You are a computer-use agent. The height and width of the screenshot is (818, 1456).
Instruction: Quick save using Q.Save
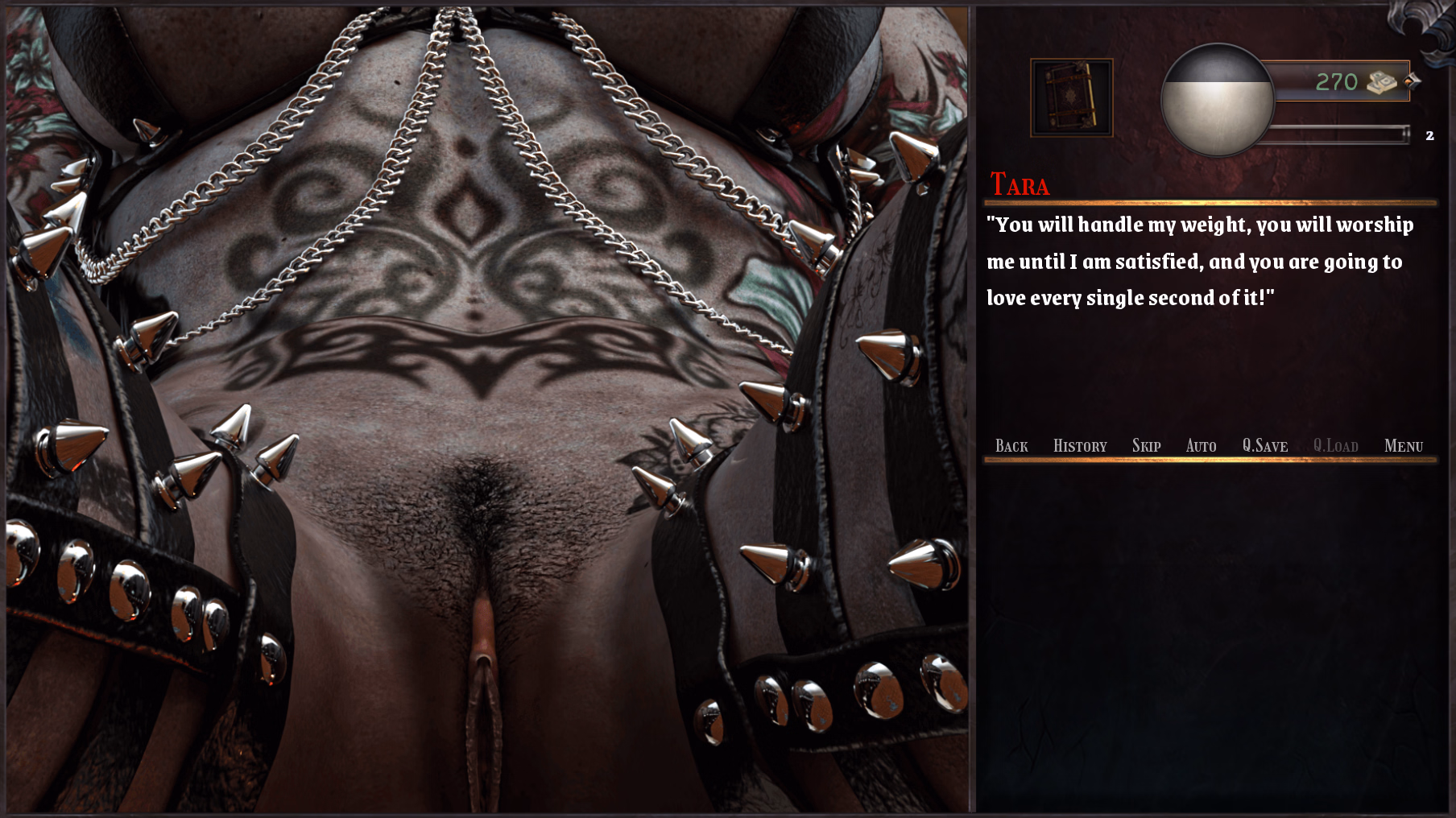(1264, 445)
